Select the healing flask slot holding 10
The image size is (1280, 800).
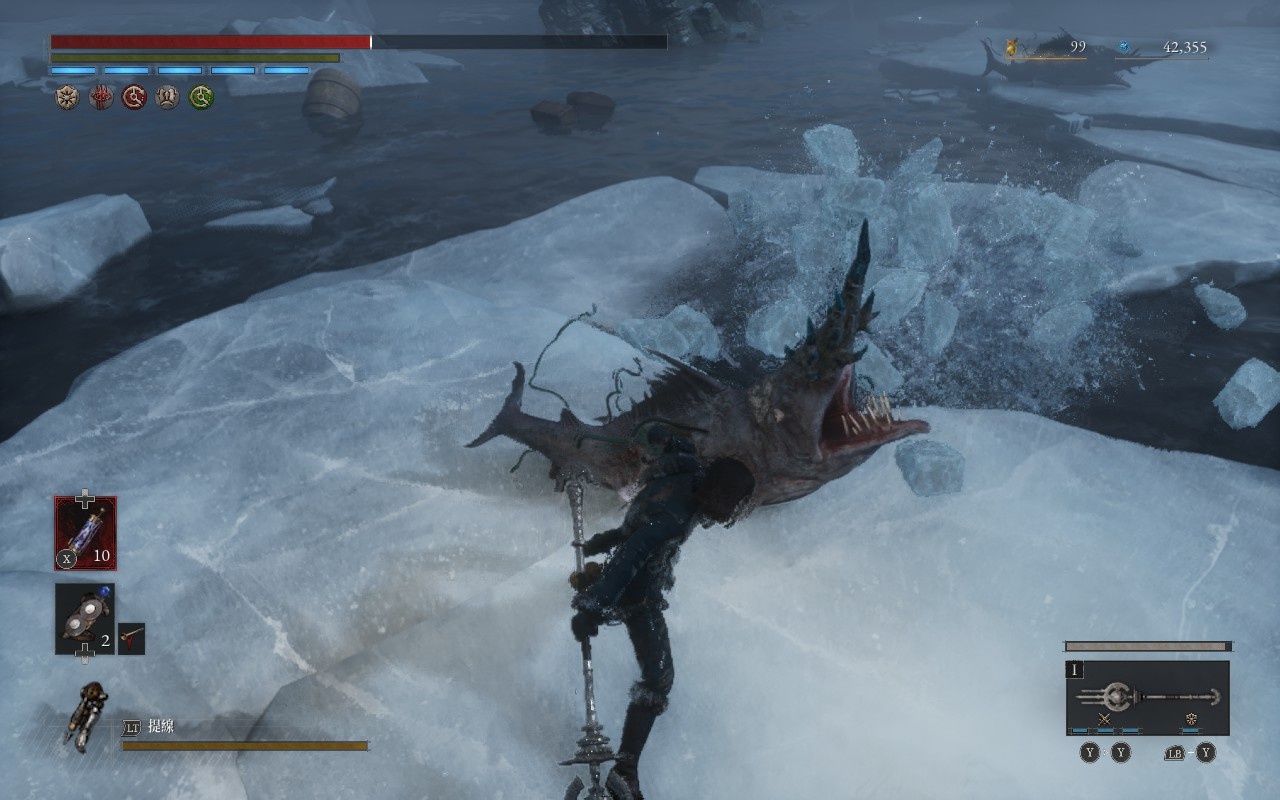click(x=85, y=533)
